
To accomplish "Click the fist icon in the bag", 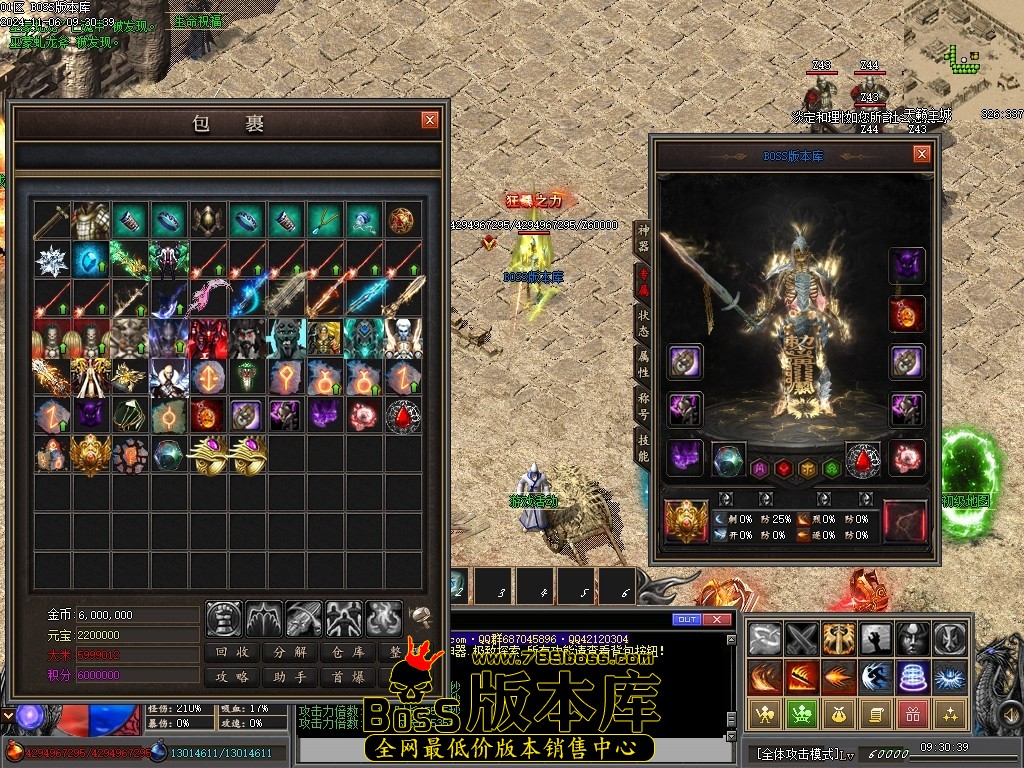I will (x=224, y=619).
